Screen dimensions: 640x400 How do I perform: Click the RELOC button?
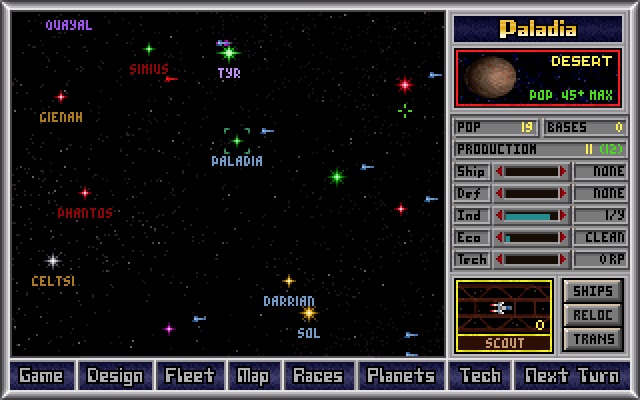(592, 315)
